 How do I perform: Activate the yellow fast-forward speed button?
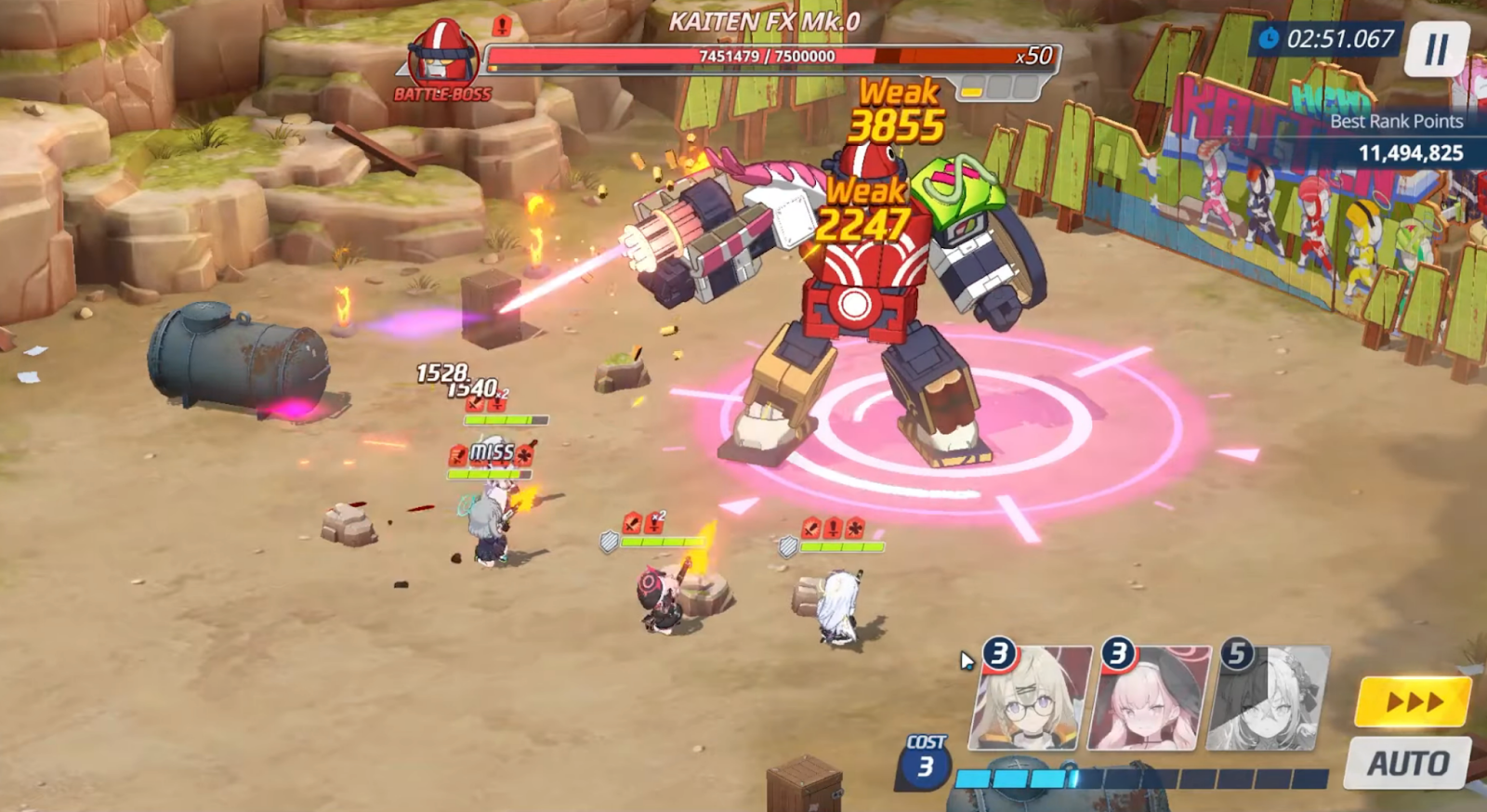pos(1413,702)
